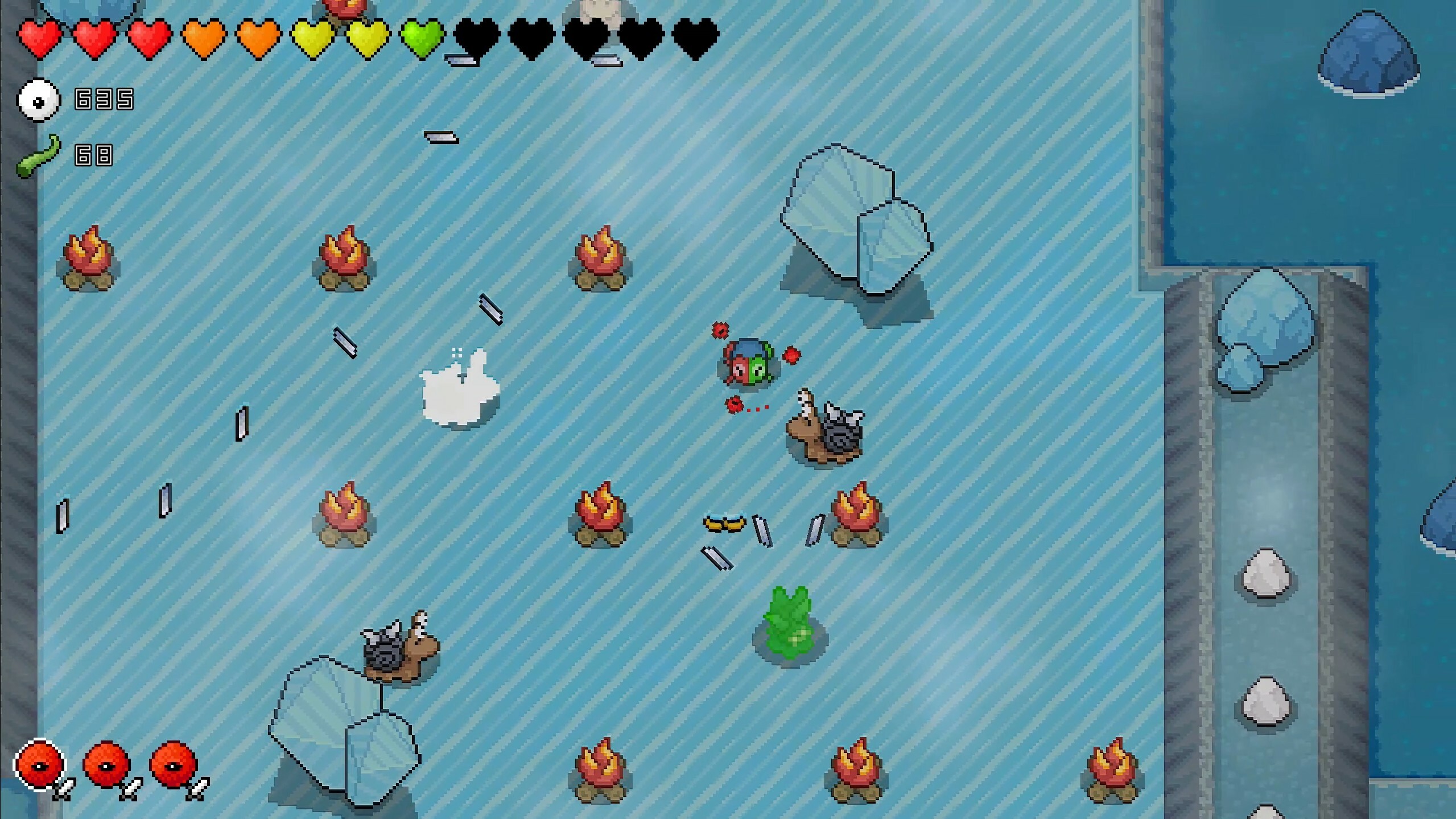Select the green frog player character
Image resolution: width=1456 pixels, height=819 pixels.
tap(748, 364)
